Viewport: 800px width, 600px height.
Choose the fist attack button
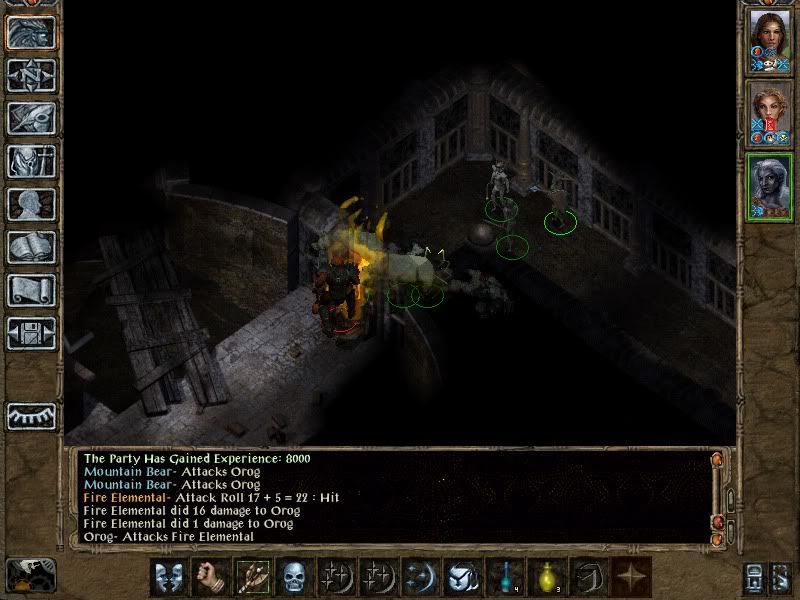209,577
